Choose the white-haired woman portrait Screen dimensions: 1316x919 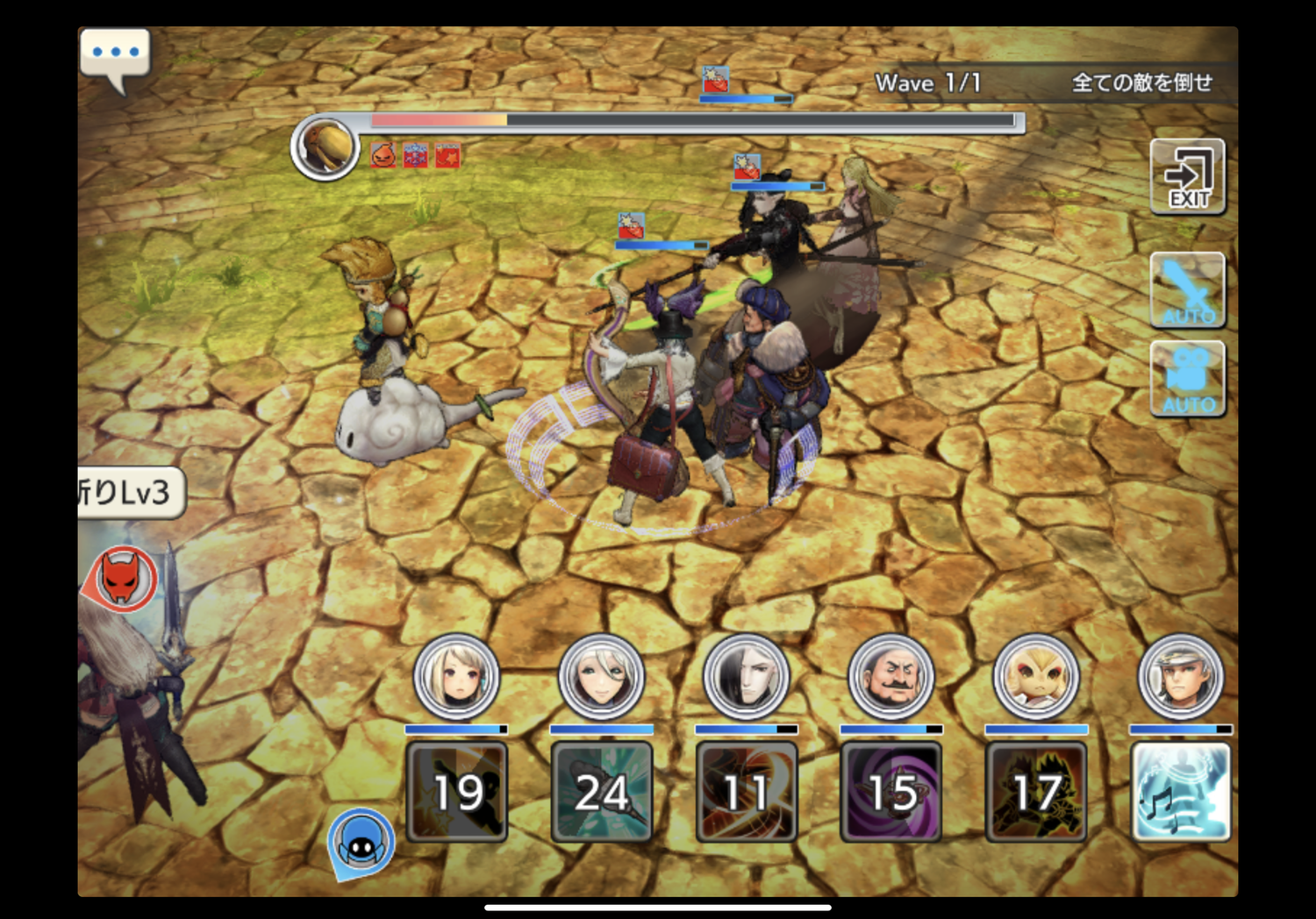pos(601,677)
